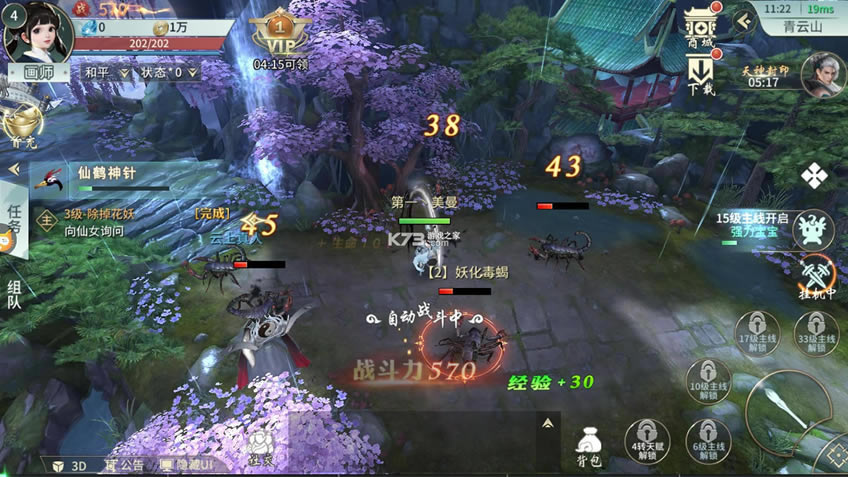Open the 首充 first-recharge gold ingot
The height and width of the screenshot is (477, 848).
(22, 127)
